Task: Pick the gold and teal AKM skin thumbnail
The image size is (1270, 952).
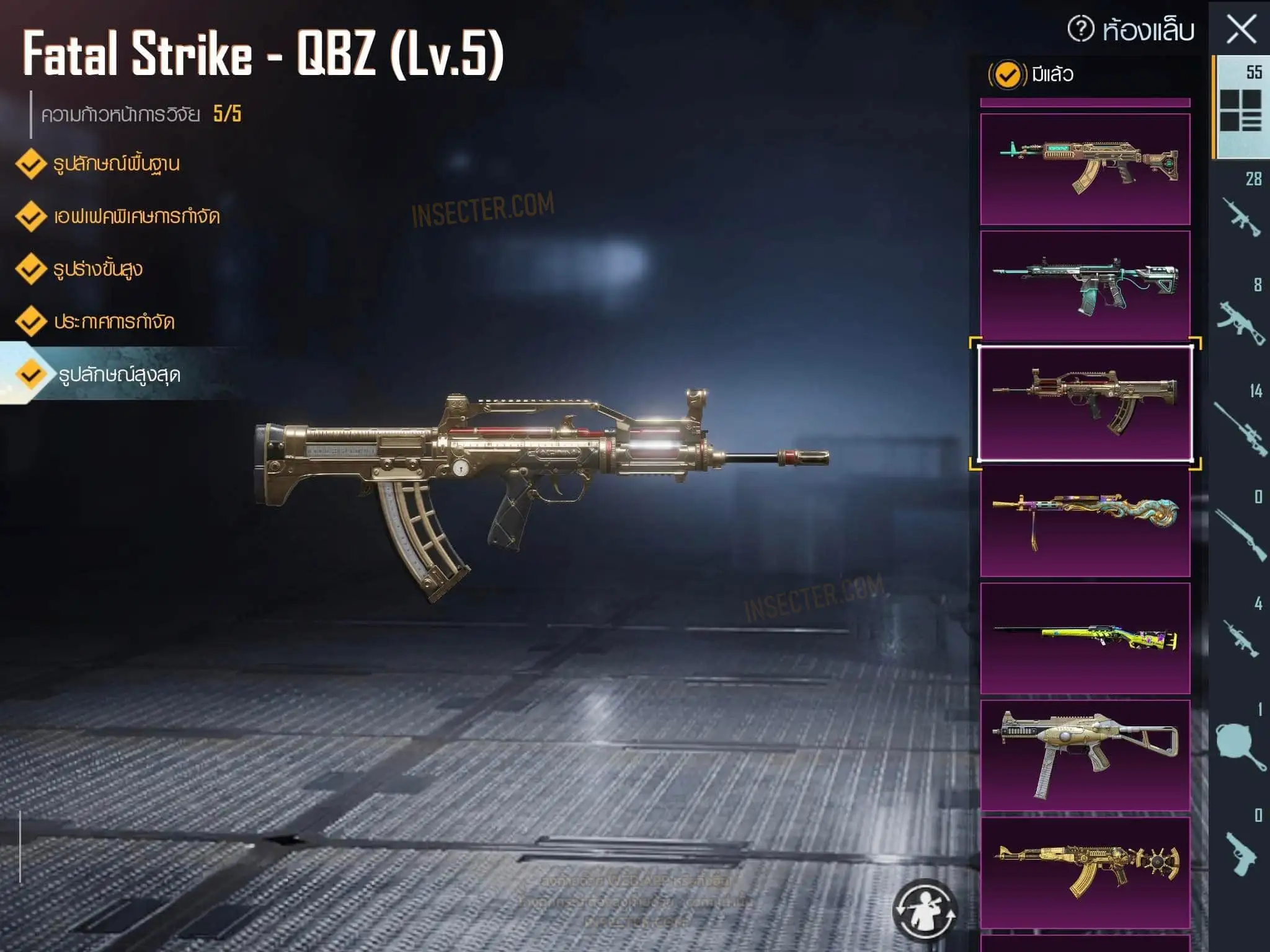Action: coord(1085,169)
